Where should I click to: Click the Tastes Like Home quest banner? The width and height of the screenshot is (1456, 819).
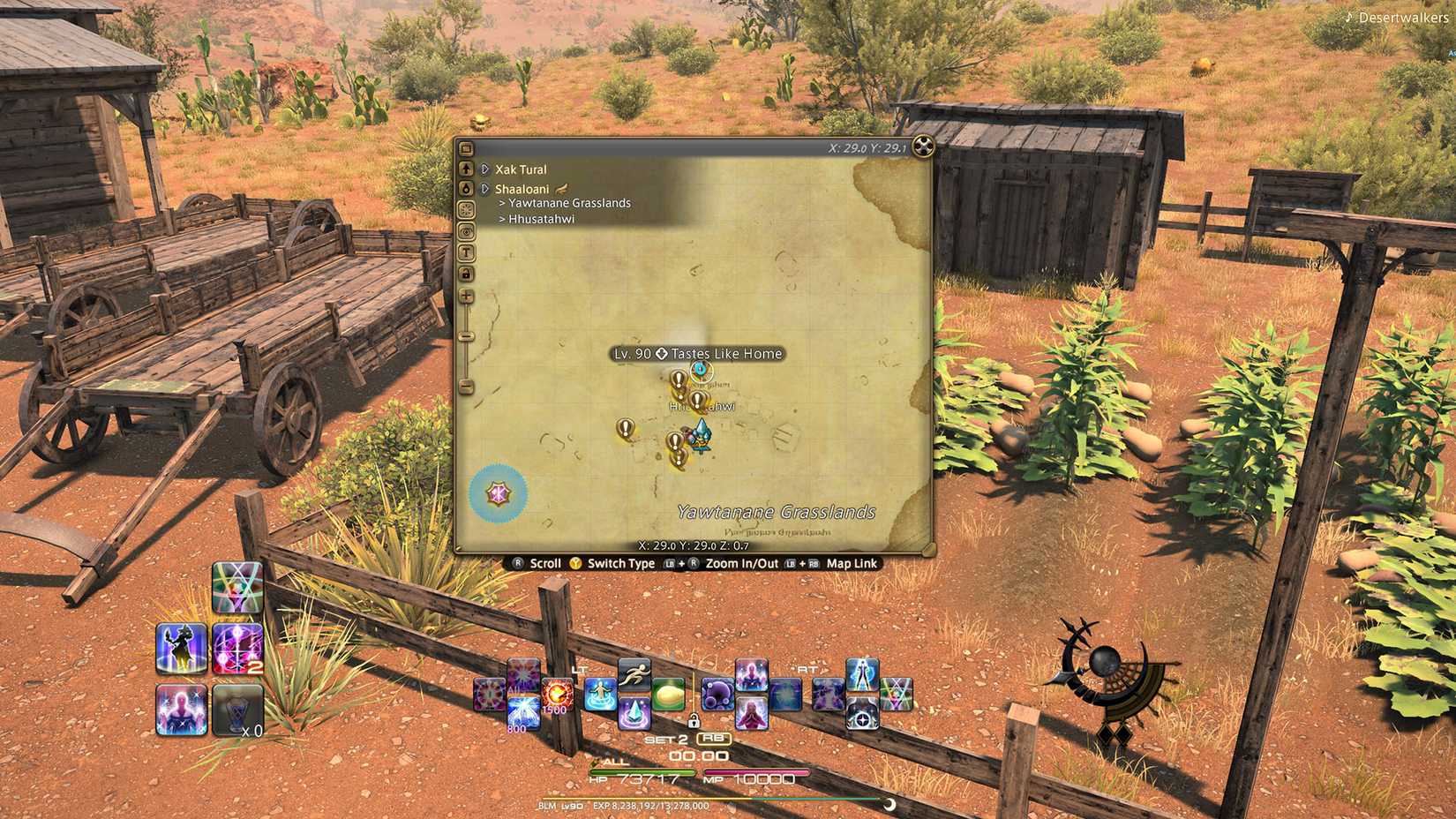tap(697, 353)
